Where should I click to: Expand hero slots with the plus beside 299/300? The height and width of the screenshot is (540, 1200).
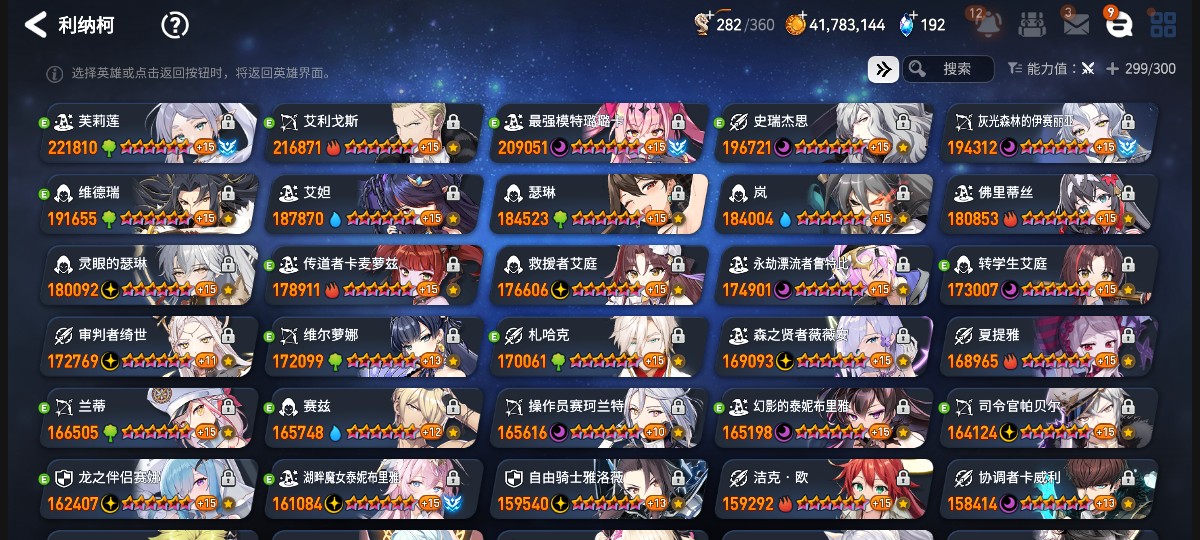click(x=1112, y=69)
